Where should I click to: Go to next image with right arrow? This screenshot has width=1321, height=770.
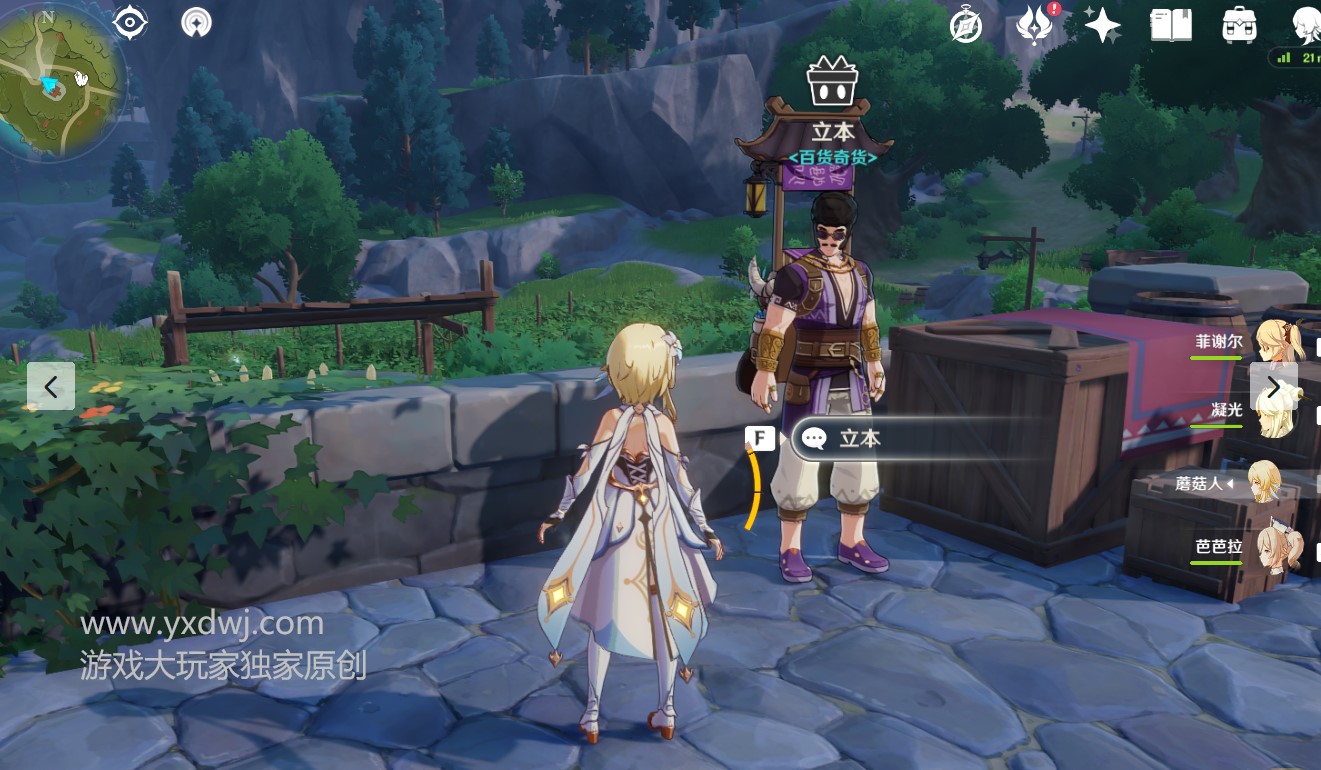tap(1273, 386)
